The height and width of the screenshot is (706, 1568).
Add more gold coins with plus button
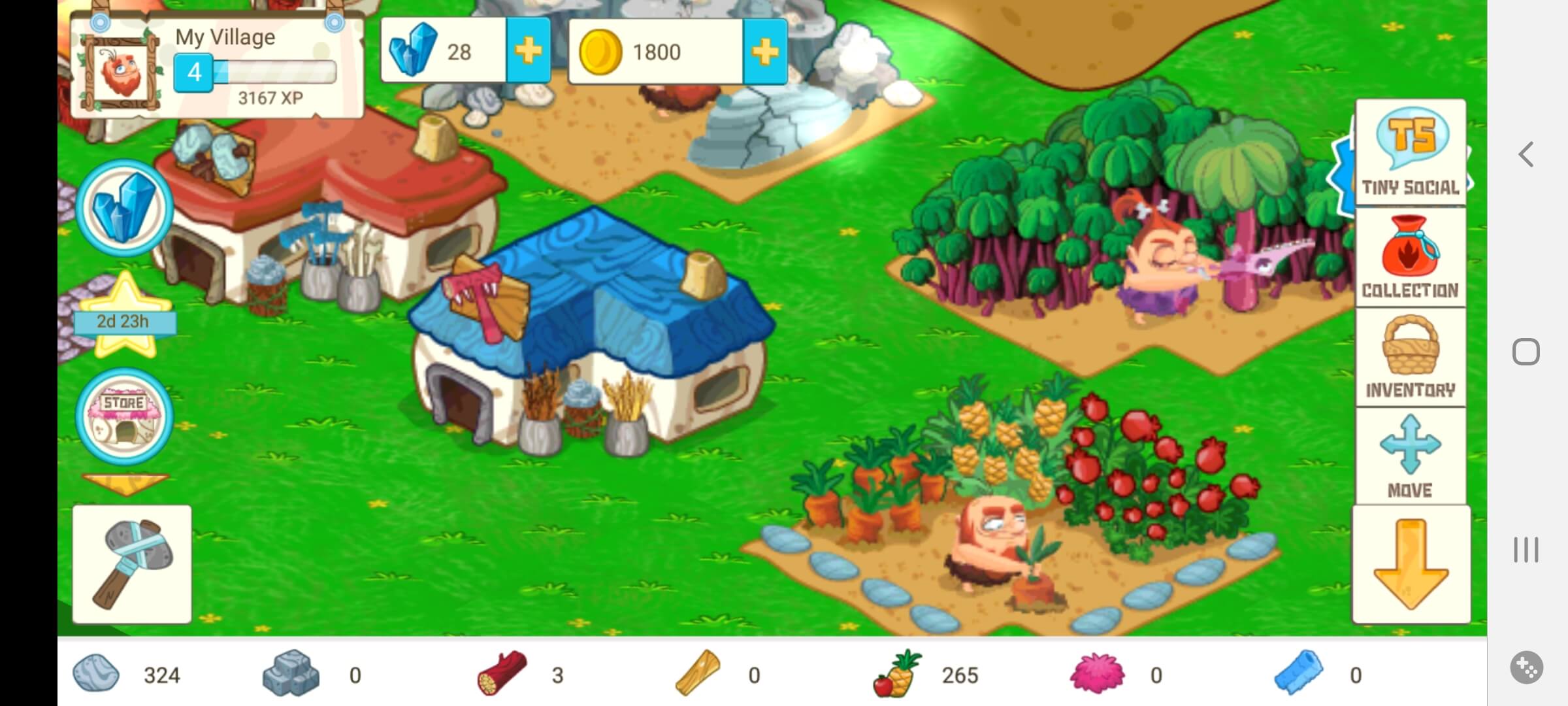[x=764, y=51]
